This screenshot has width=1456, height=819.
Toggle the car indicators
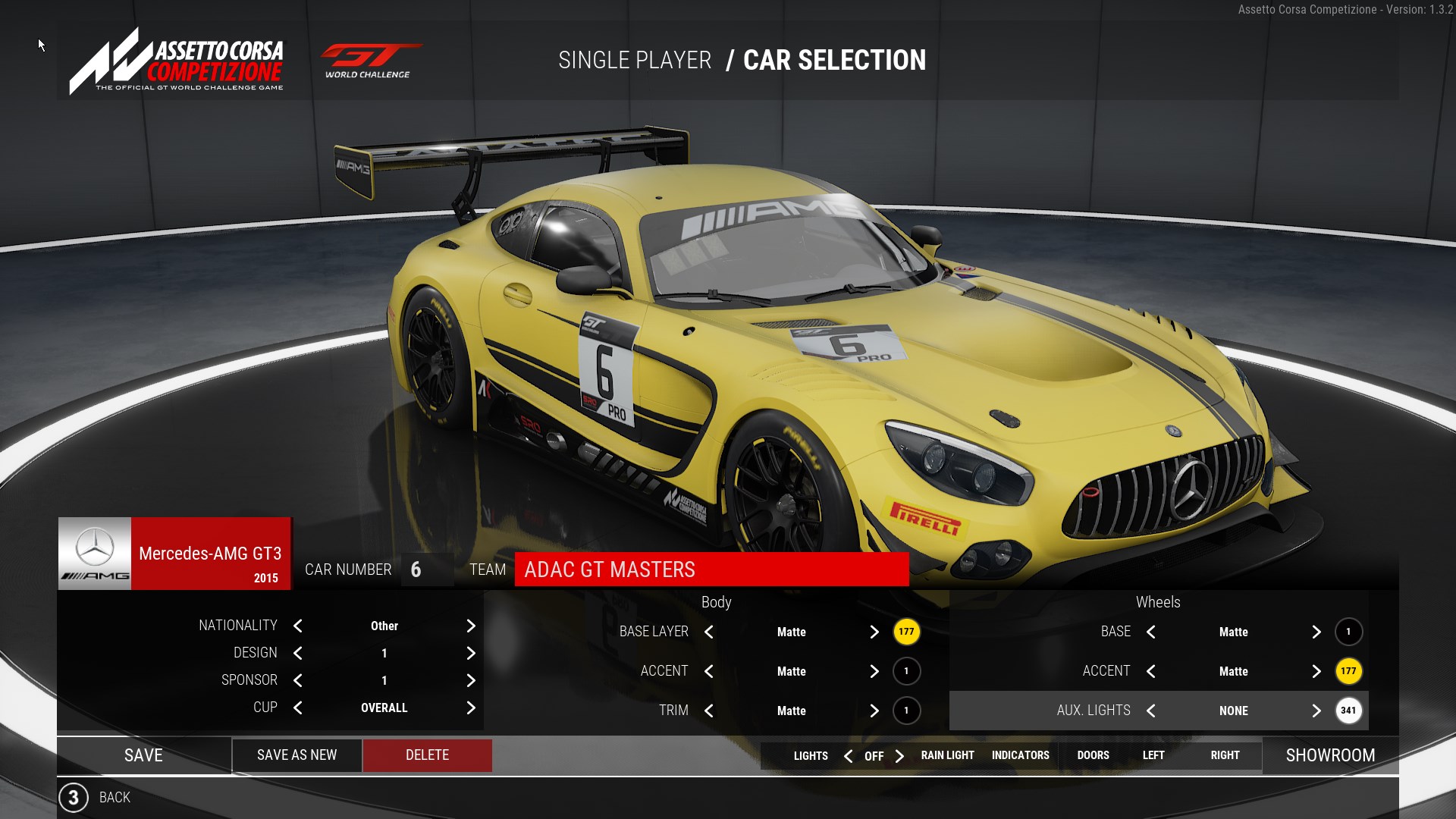click(1020, 755)
